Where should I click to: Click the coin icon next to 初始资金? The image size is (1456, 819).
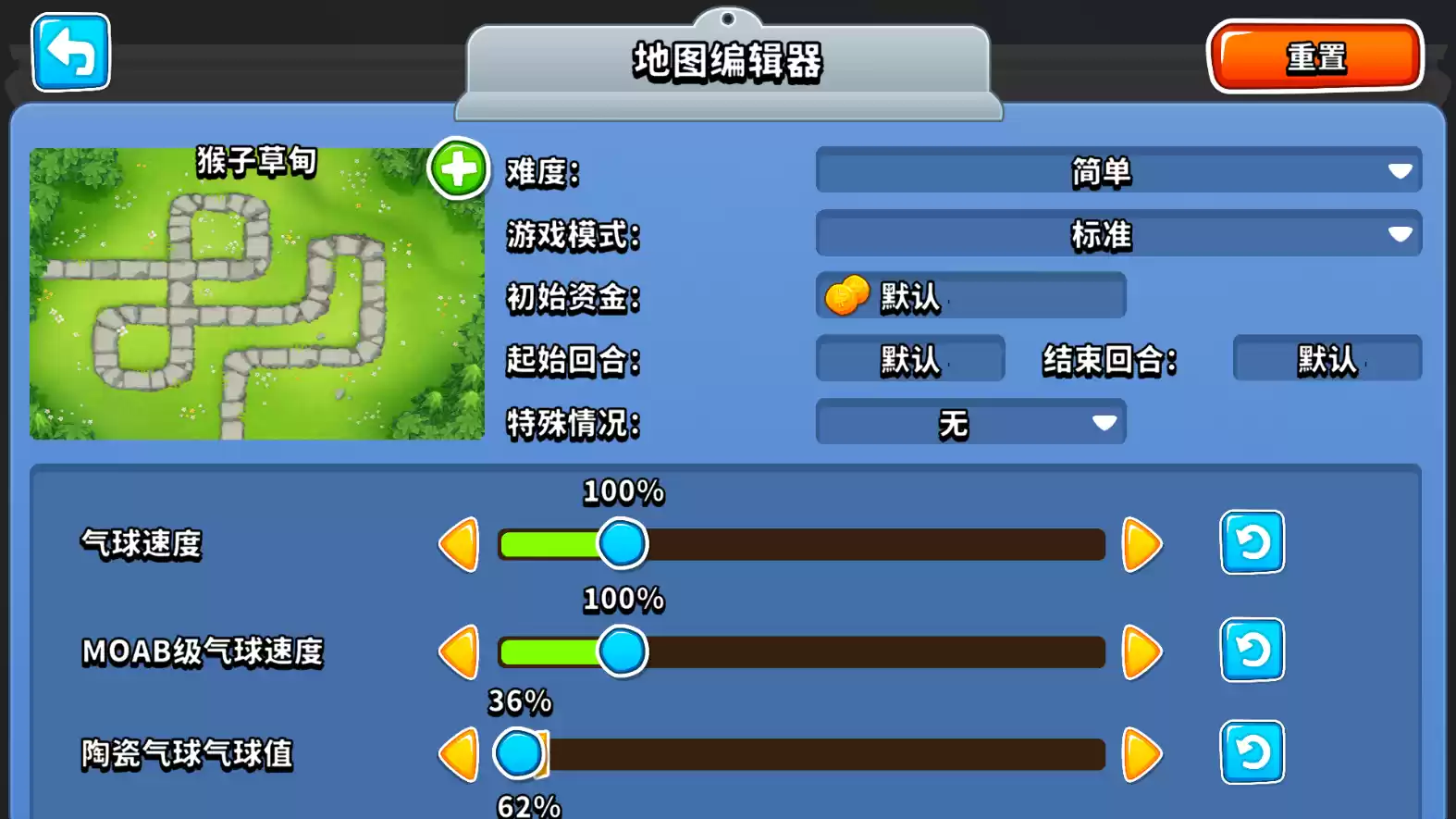click(x=847, y=296)
